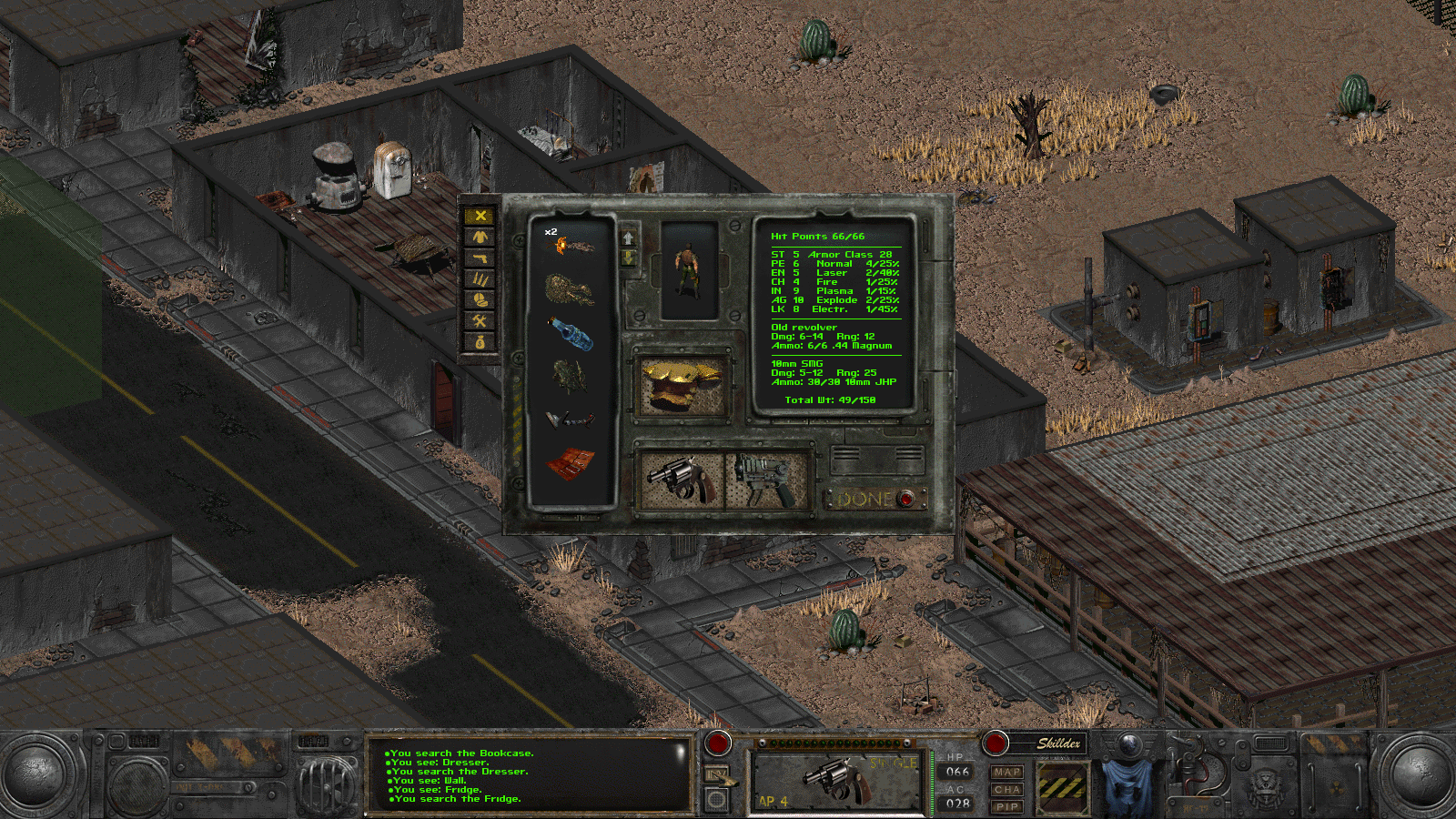Select the red leather item in inventory
1456x819 pixels.
point(571,463)
